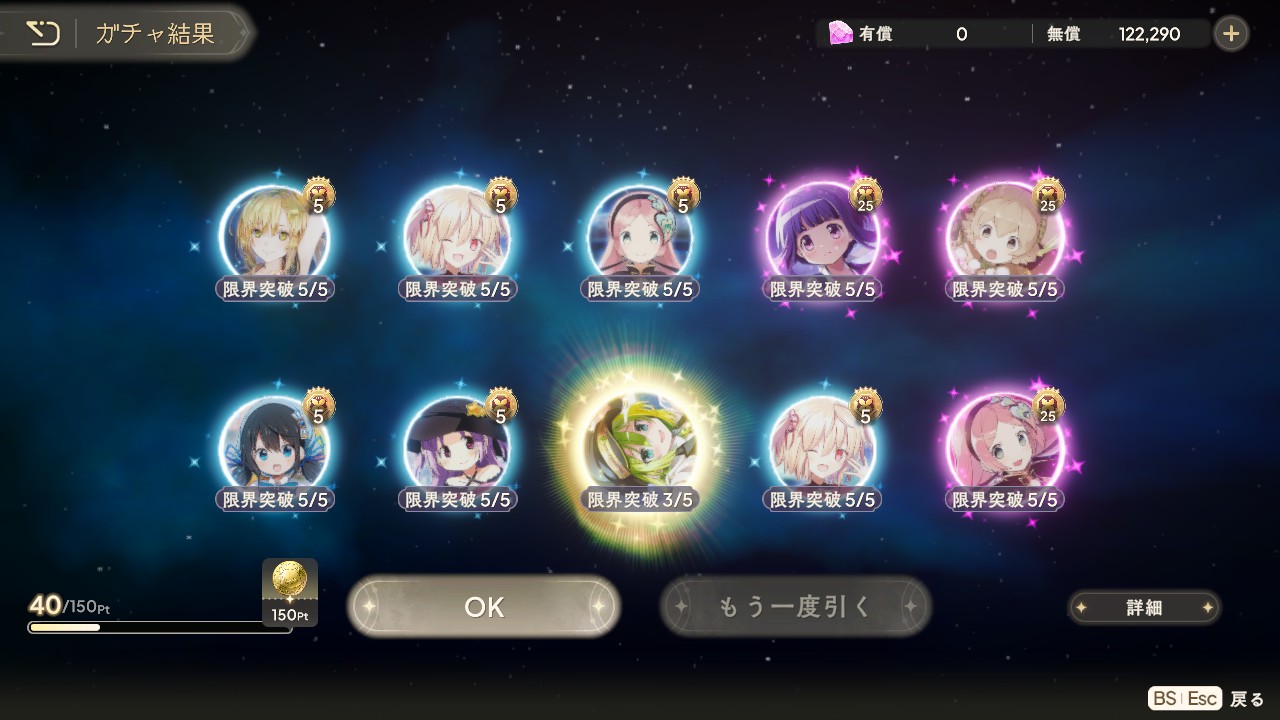View the purple-haired girl with white headband

click(822, 236)
